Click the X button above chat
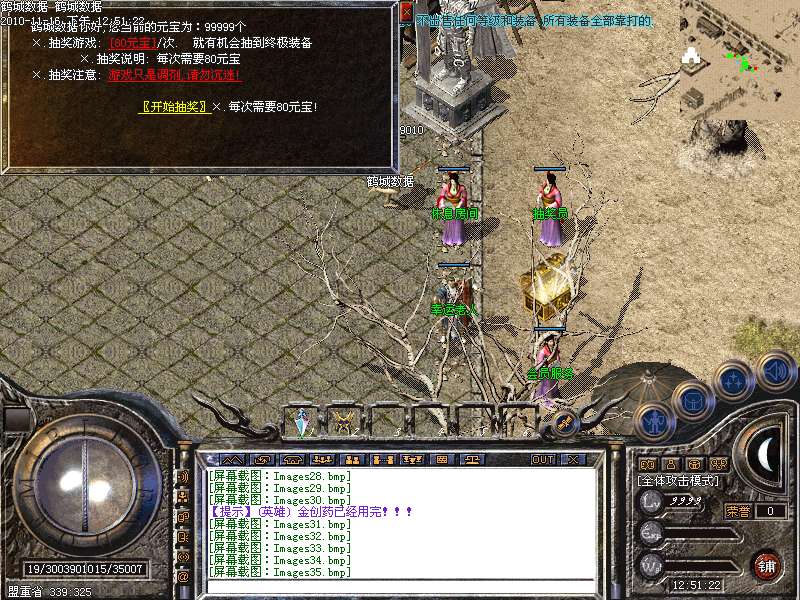 [x=573, y=460]
